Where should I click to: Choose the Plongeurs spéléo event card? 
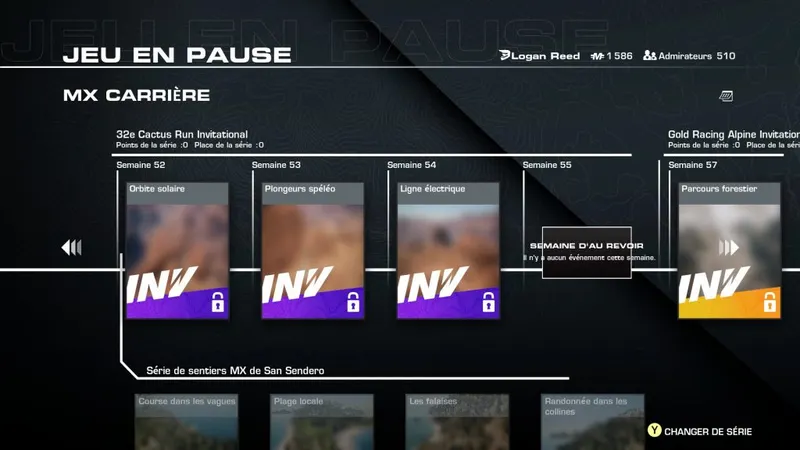point(312,250)
